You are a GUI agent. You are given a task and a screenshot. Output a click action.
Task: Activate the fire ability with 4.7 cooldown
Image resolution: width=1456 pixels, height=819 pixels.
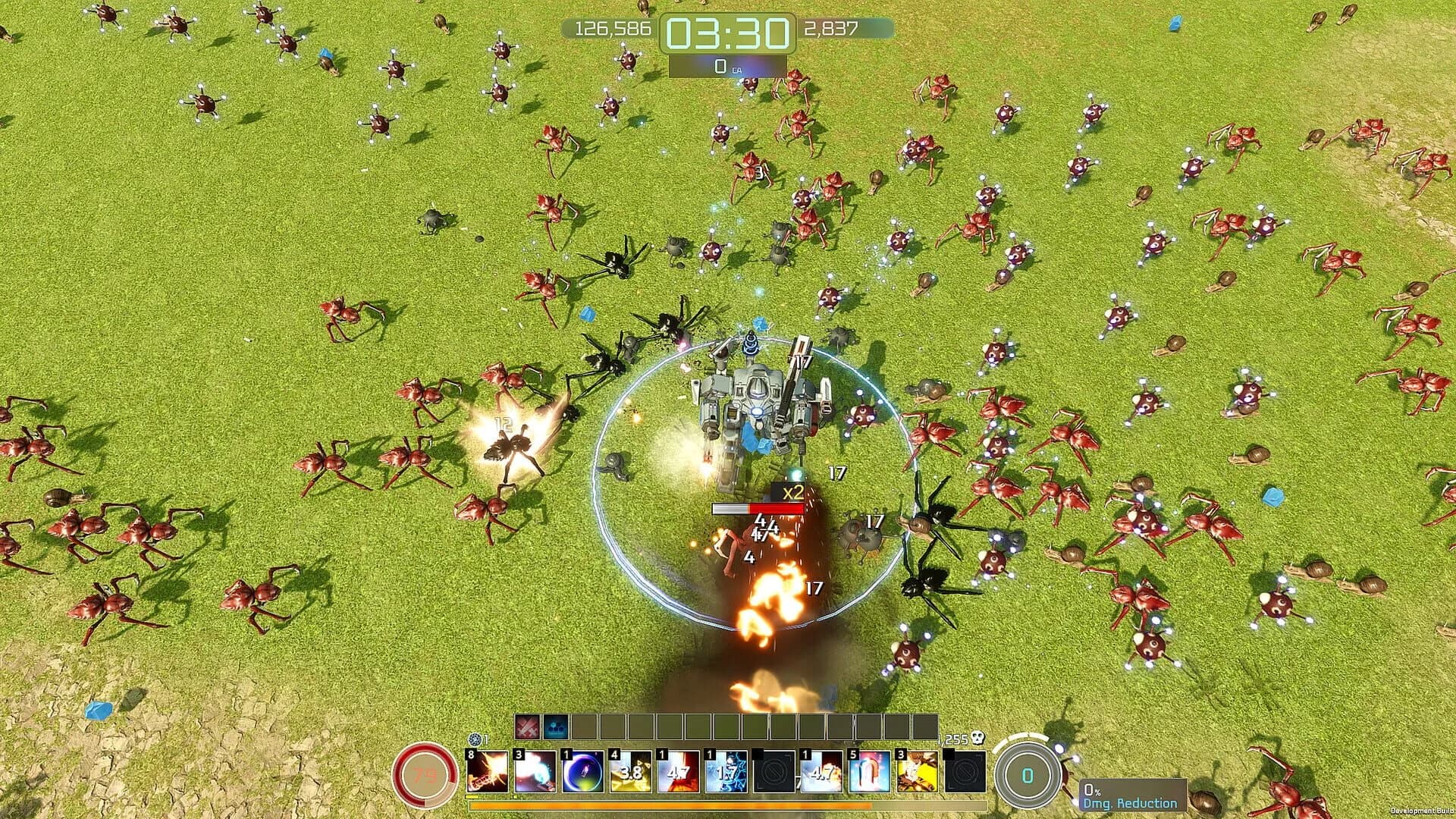point(678,772)
